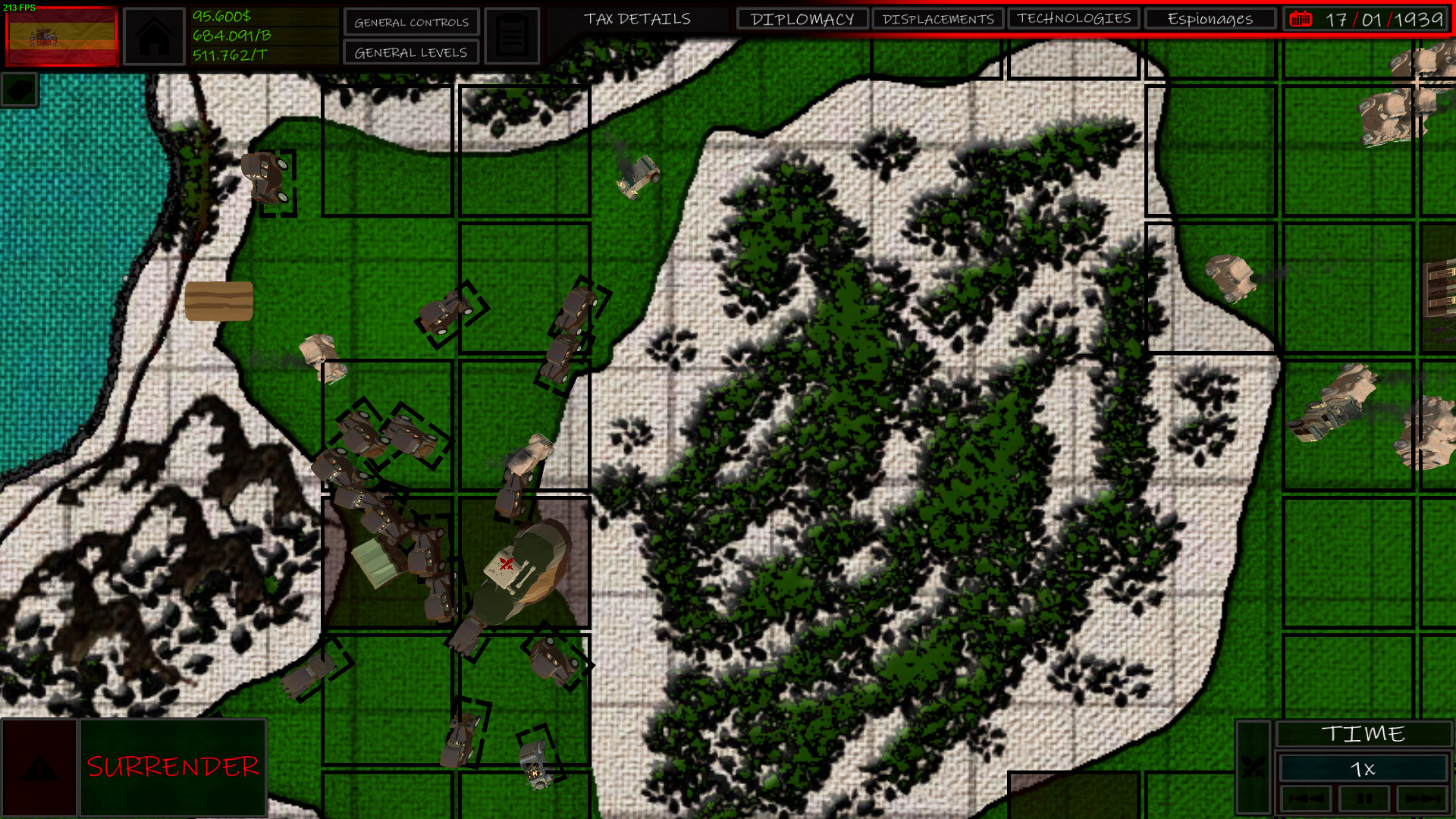Select the crossed swords battles icon
Image resolution: width=1456 pixels, height=819 pixels.
pos(1254,767)
